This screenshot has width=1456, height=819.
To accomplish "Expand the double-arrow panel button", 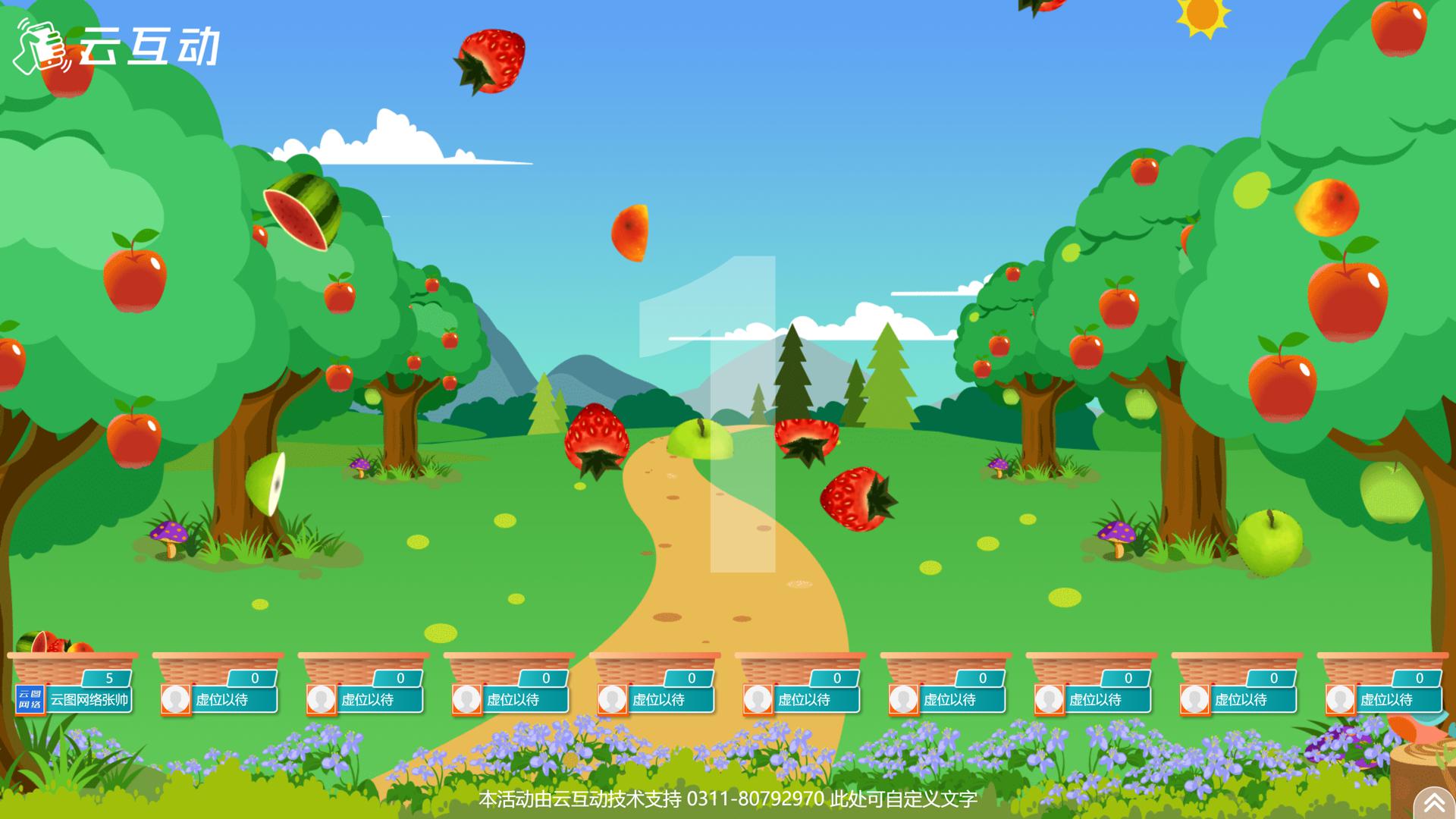I will point(1433,802).
